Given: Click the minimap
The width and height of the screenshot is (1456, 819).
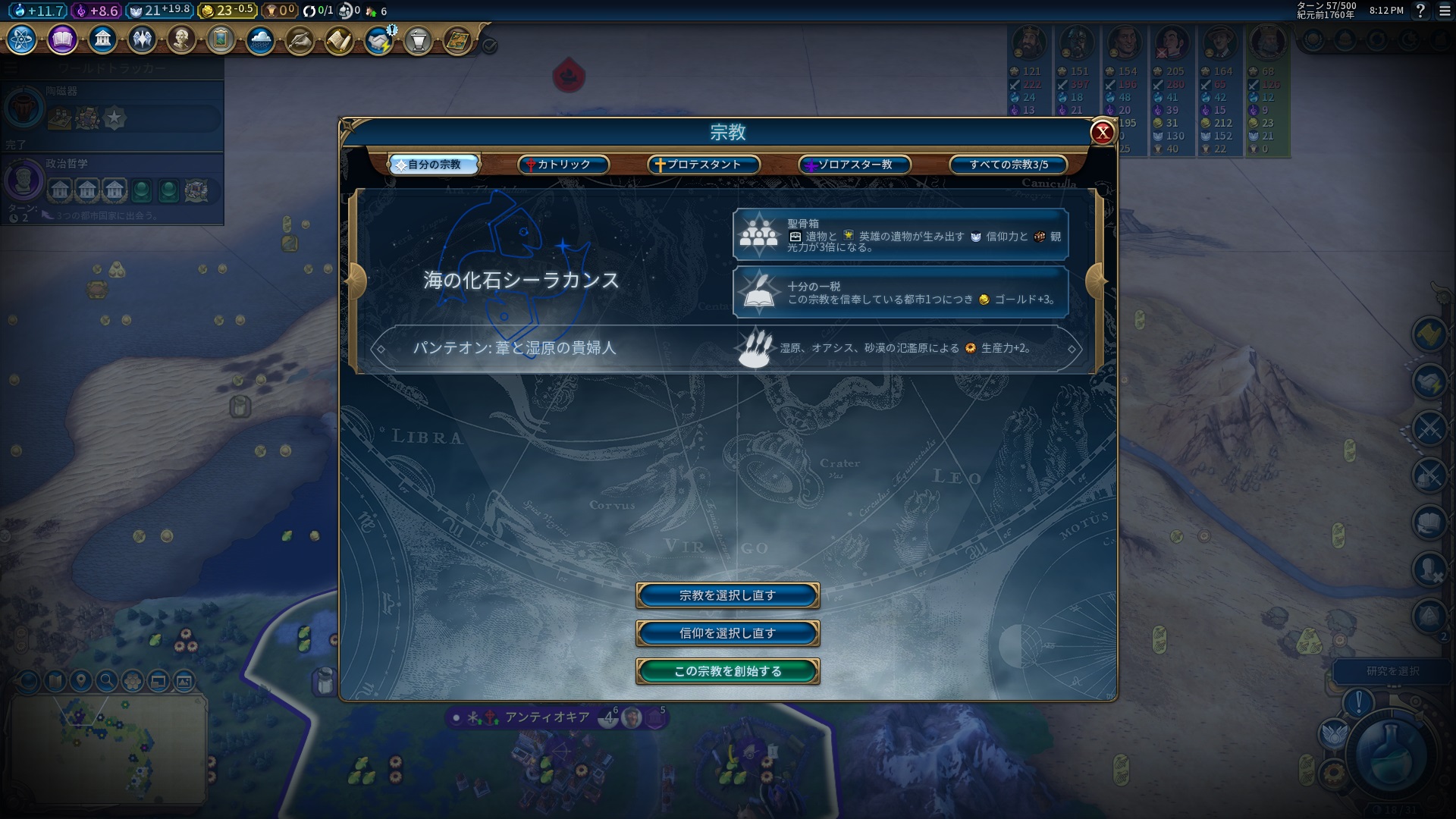Looking at the screenshot, I should pyautogui.click(x=108, y=747).
